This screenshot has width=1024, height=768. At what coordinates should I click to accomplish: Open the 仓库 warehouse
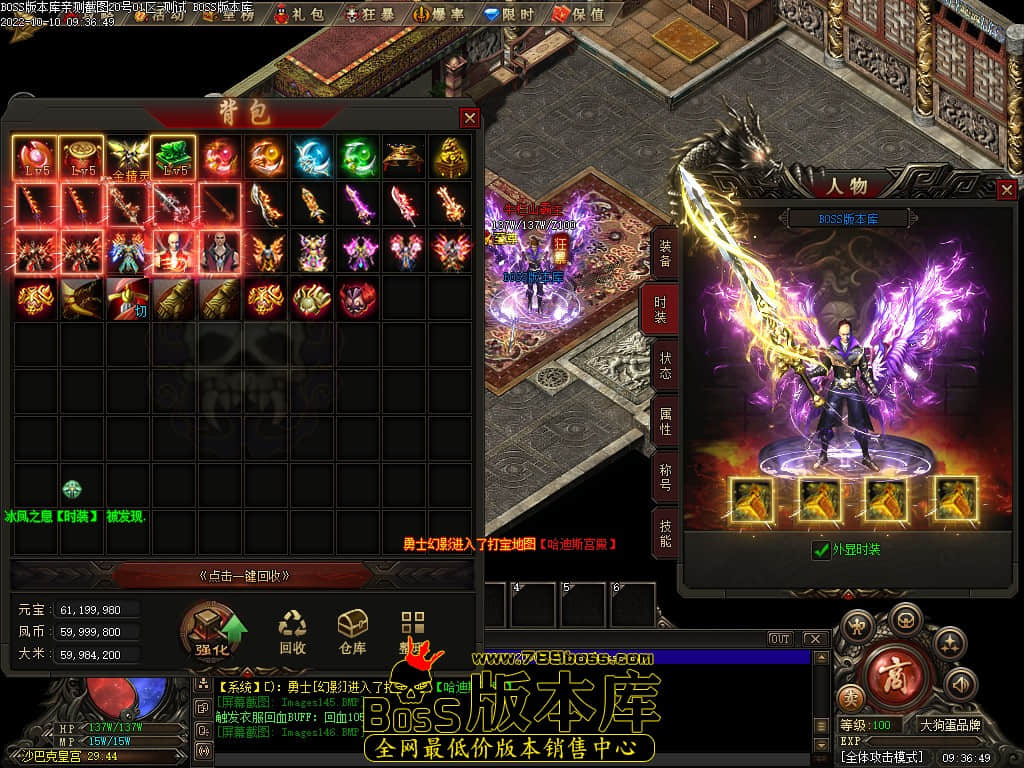pos(352,633)
